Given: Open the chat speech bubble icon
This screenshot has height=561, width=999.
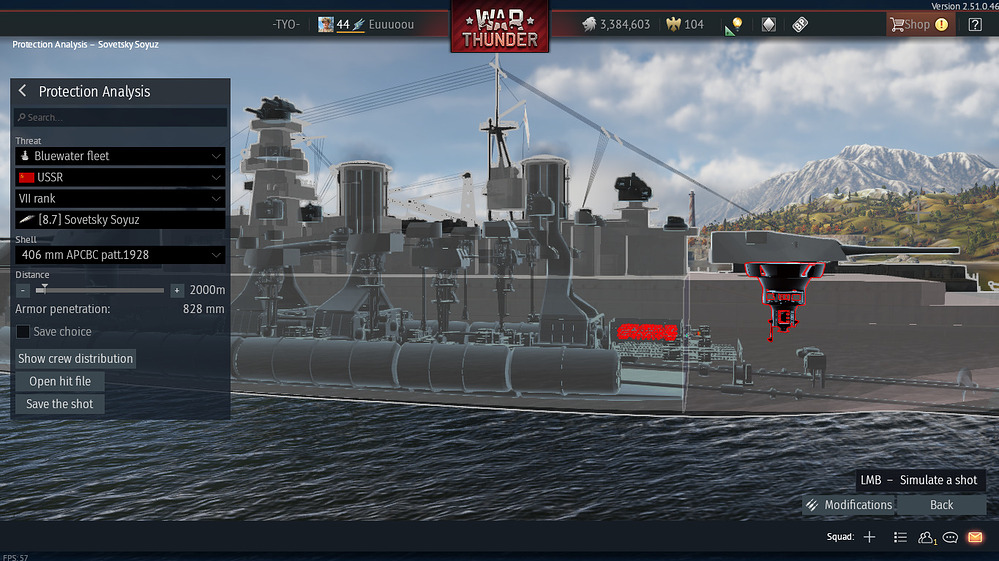Looking at the screenshot, I should 950,537.
